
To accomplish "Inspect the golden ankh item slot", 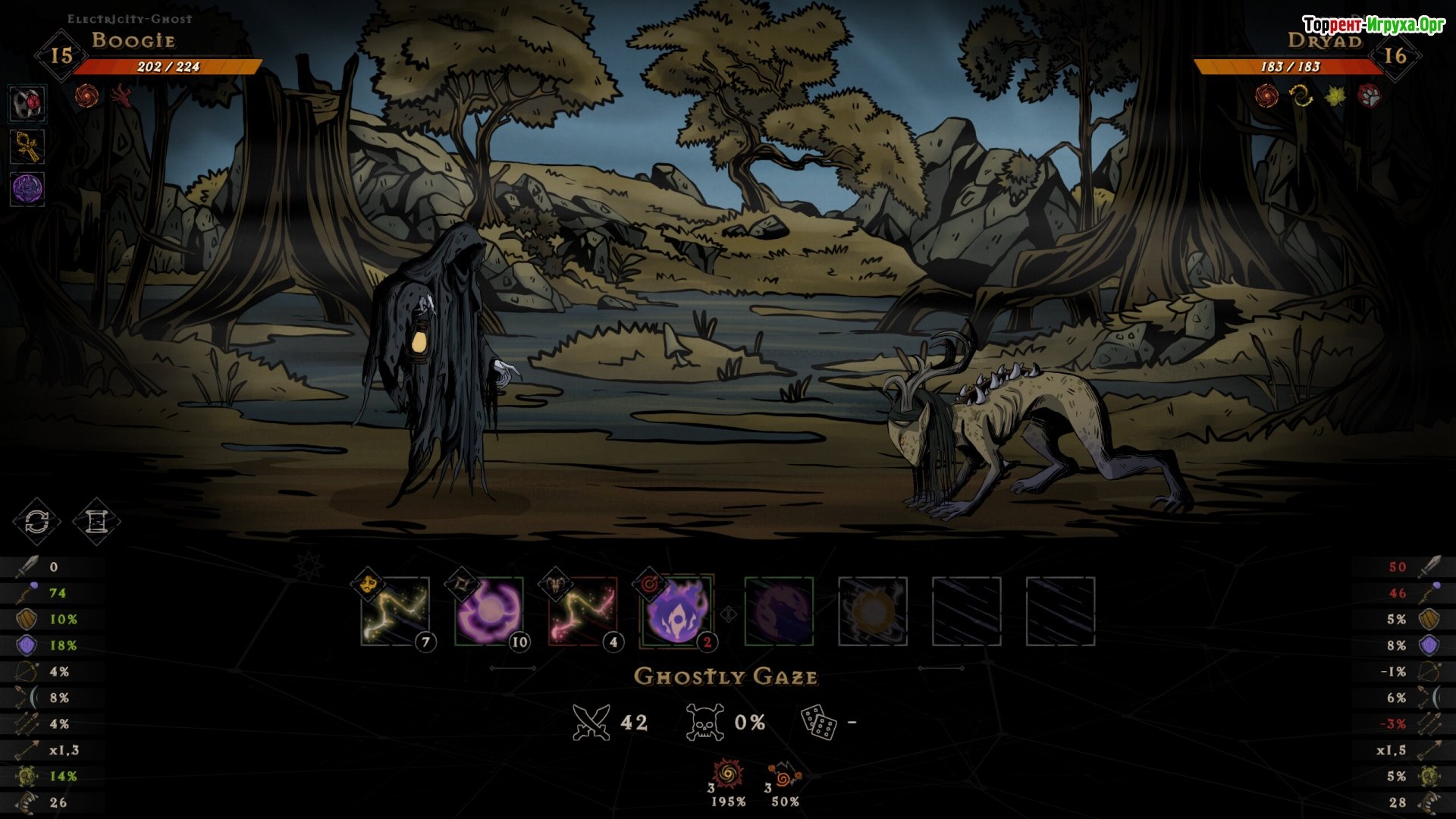I will coord(27,146).
